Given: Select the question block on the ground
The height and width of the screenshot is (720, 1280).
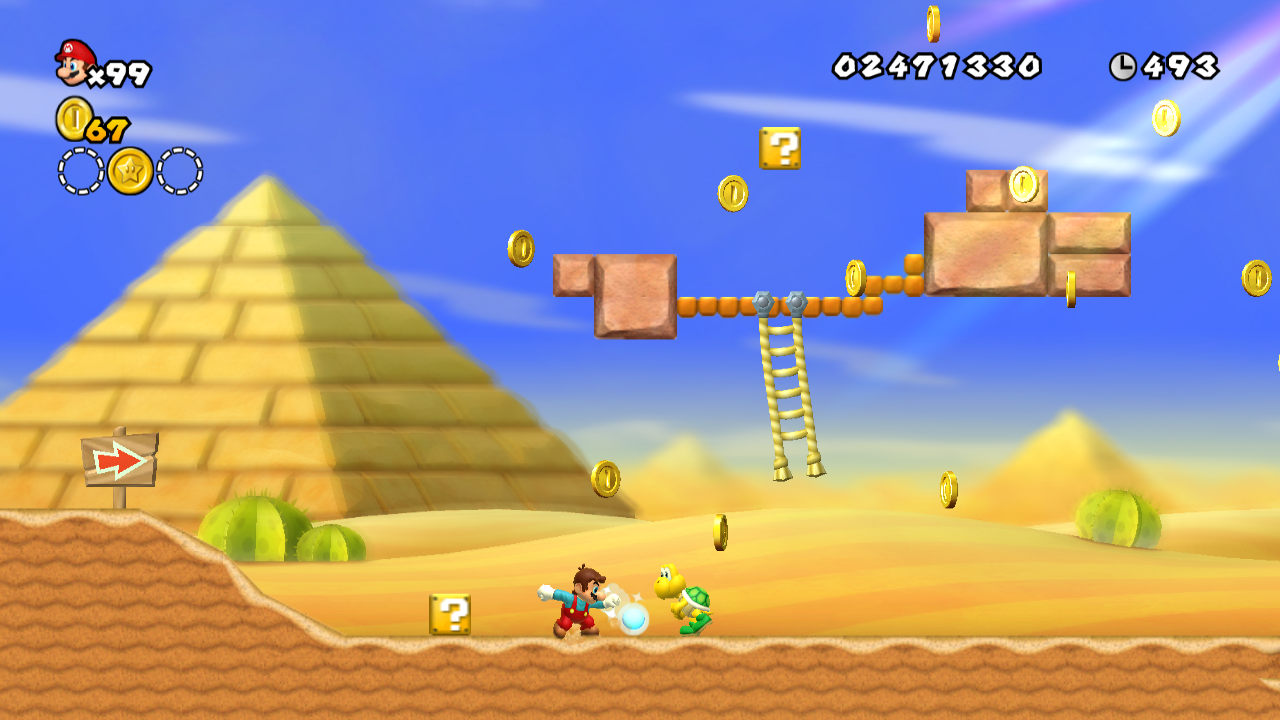Looking at the screenshot, I should coord(449,616).
